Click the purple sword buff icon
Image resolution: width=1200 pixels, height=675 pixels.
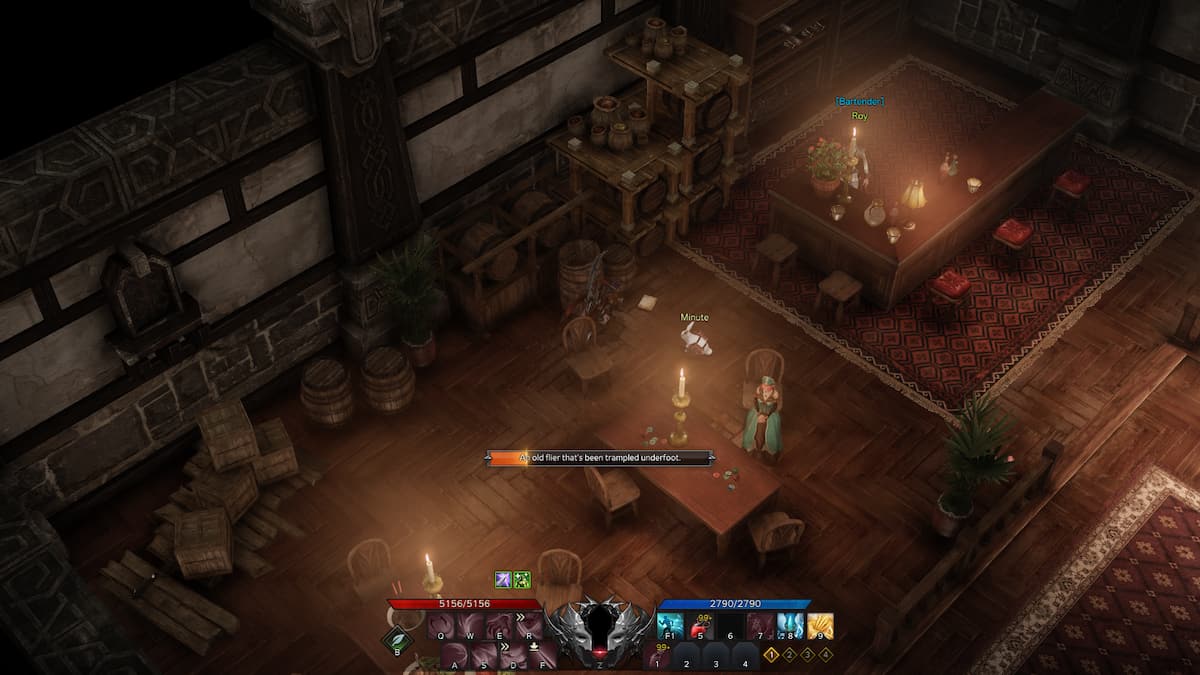[x=503, y=580]
